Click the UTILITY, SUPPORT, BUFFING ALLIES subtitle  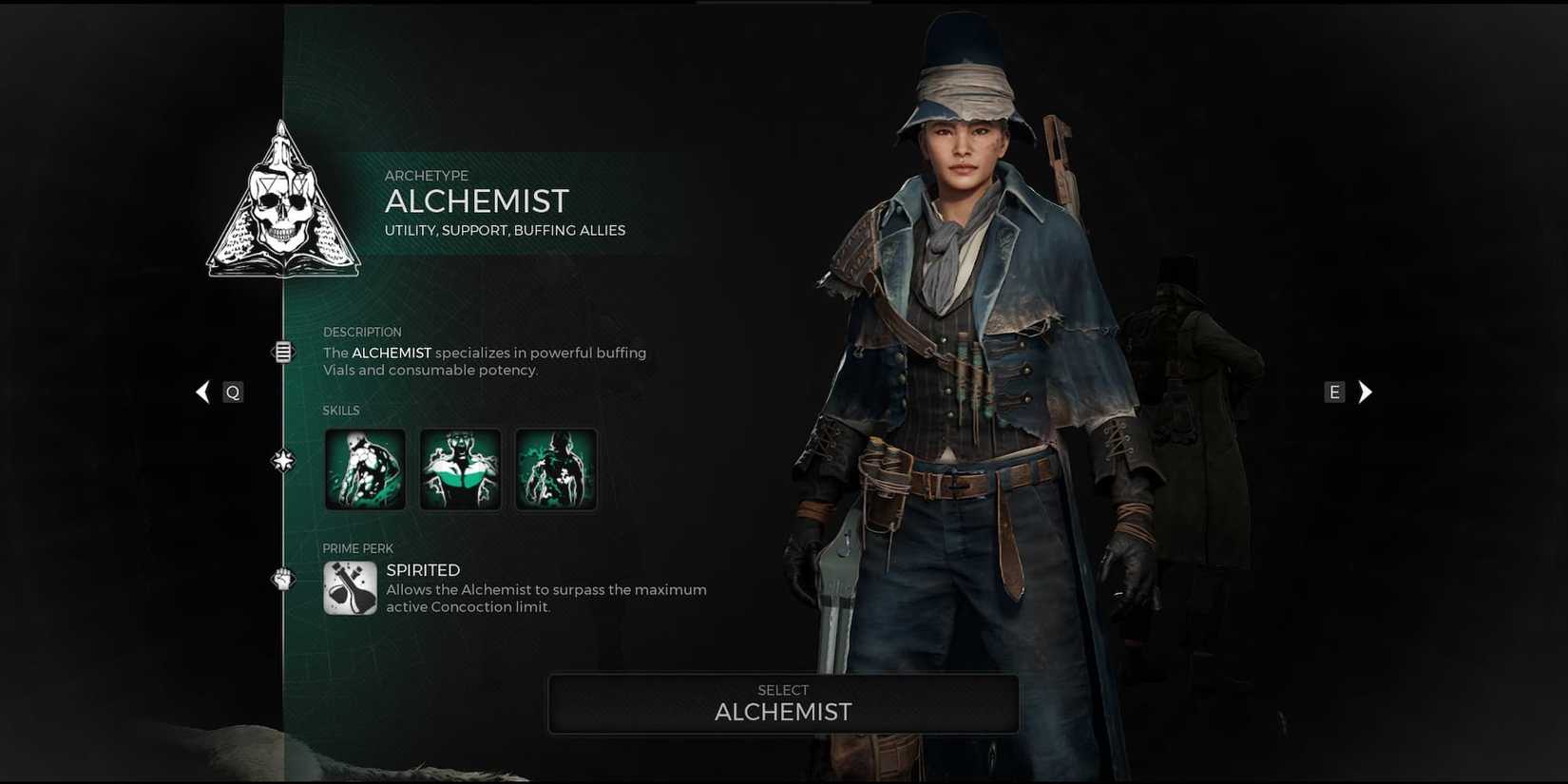pos(506,230)
